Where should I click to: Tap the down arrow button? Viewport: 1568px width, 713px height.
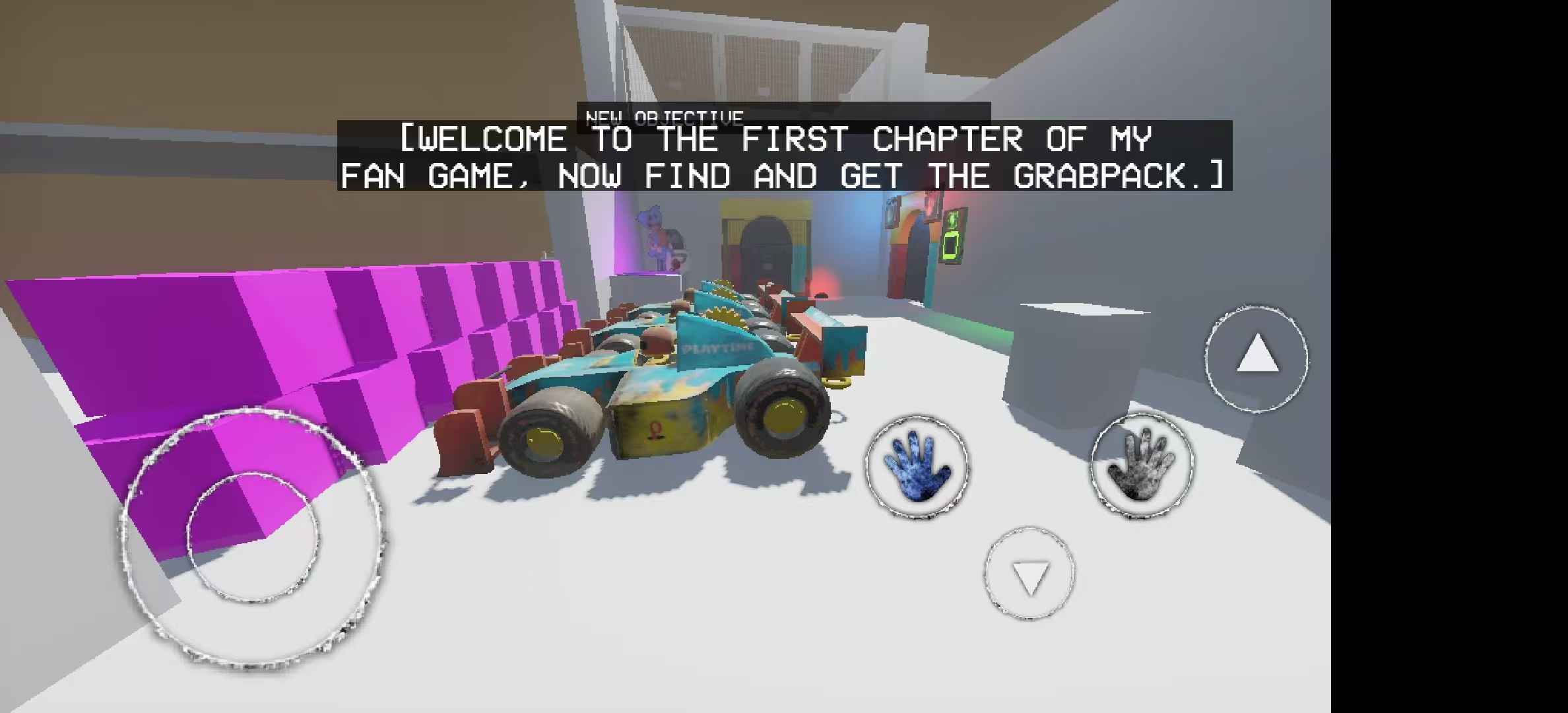(1029, 574)
